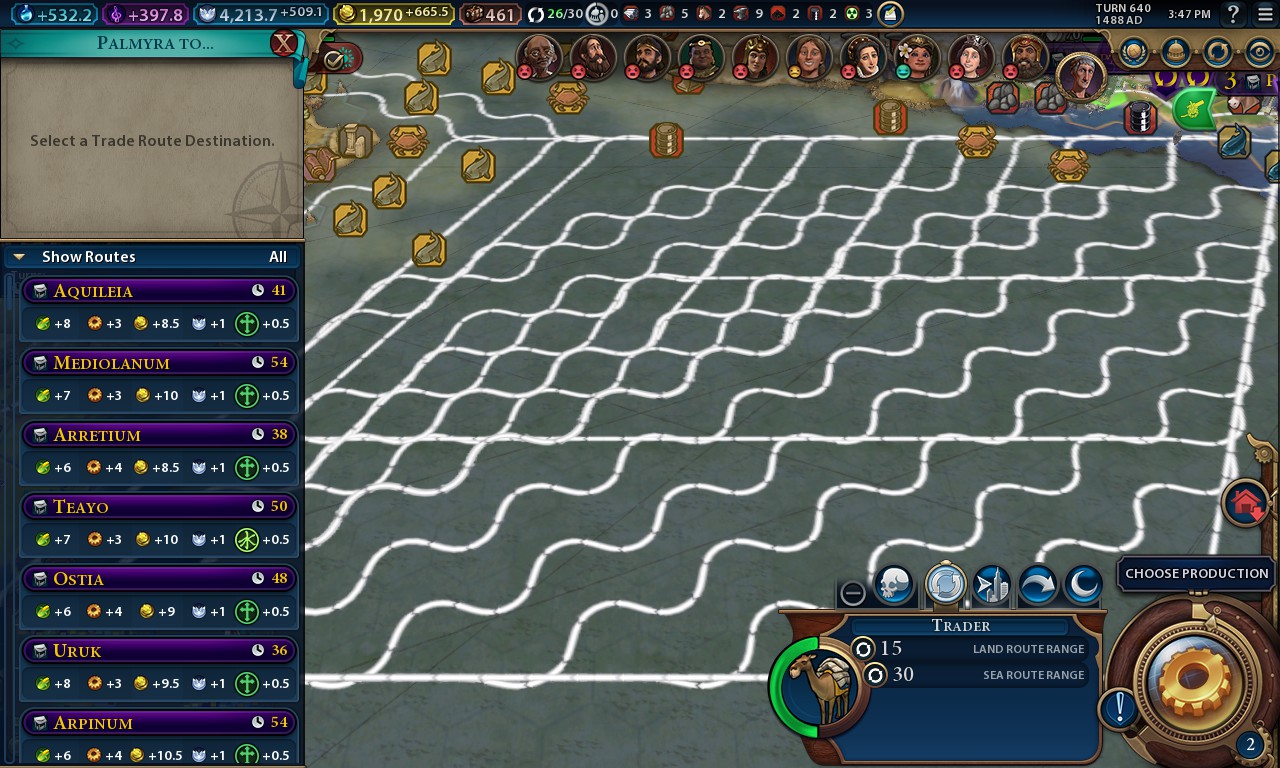Open the in-game menu via hamburger icon
This screenshot has height=768, width=1280.
pos(1265,14)
